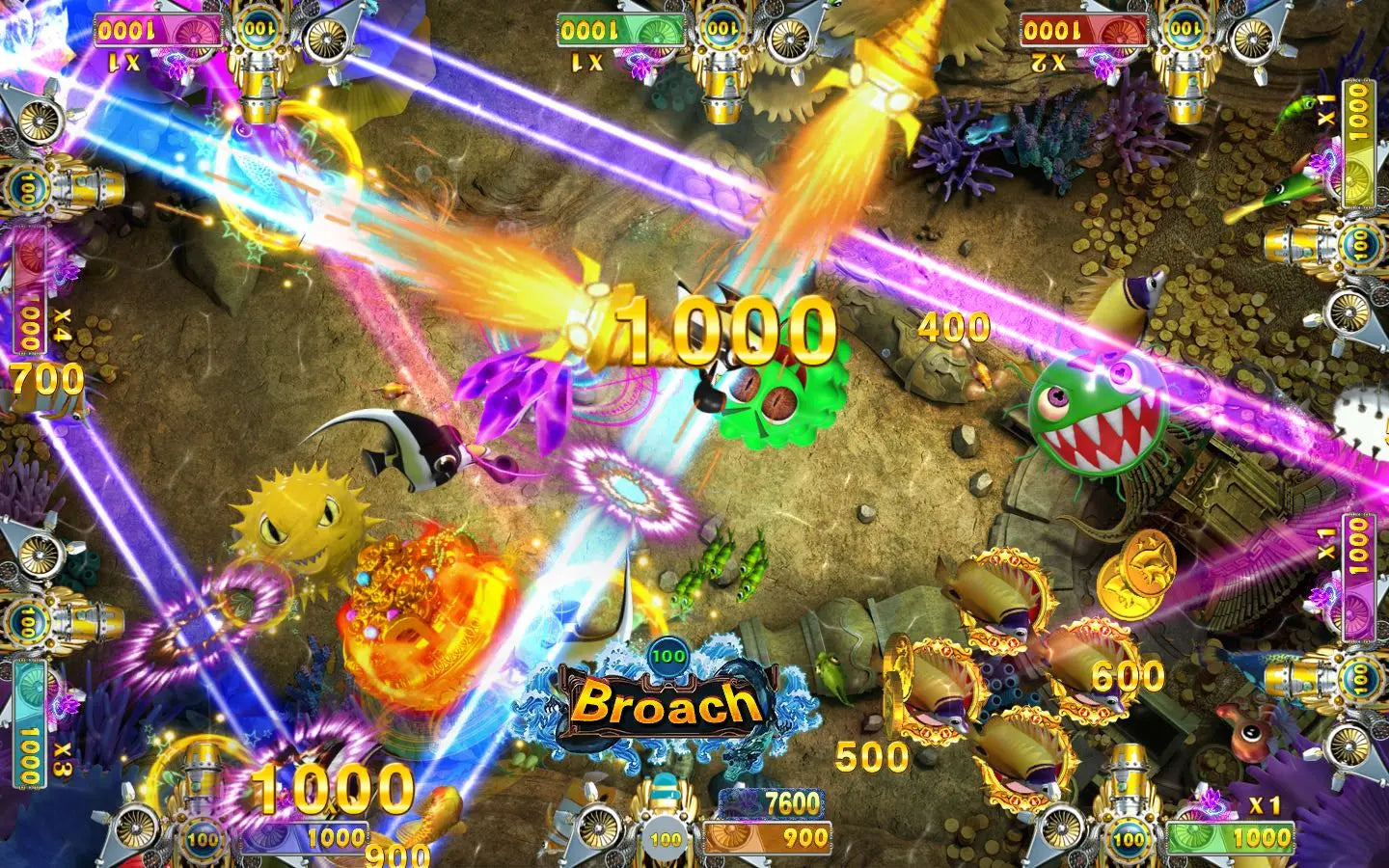Image resolution: width=1389 pixels, height=868 pixels.
Task: Tap the gray 100 bet dial
Action: pos(664,837)
